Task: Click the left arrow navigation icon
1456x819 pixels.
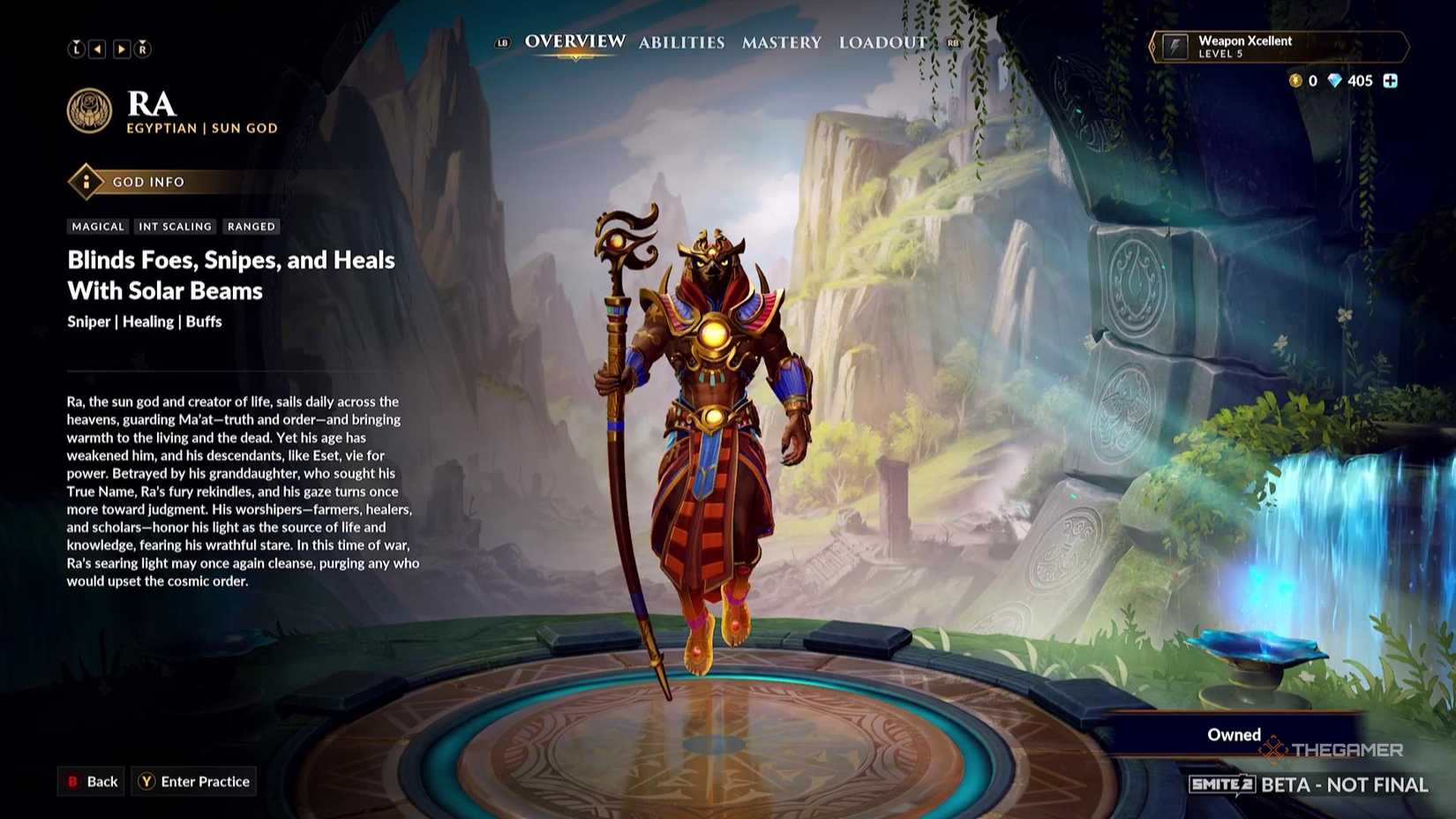Action: [x=98, y=49]
